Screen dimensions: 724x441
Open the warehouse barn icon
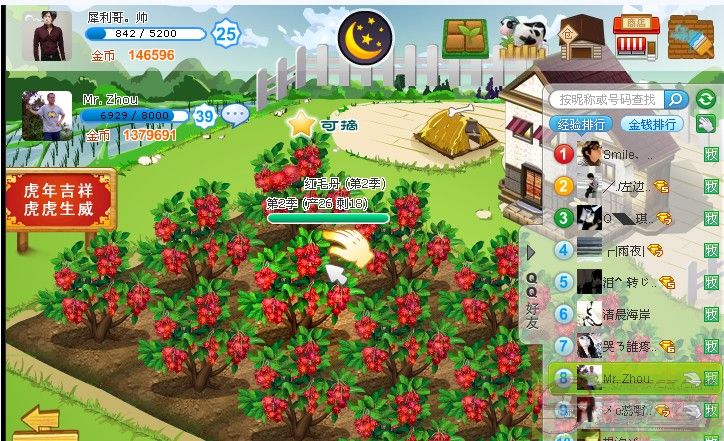point(581,38)
